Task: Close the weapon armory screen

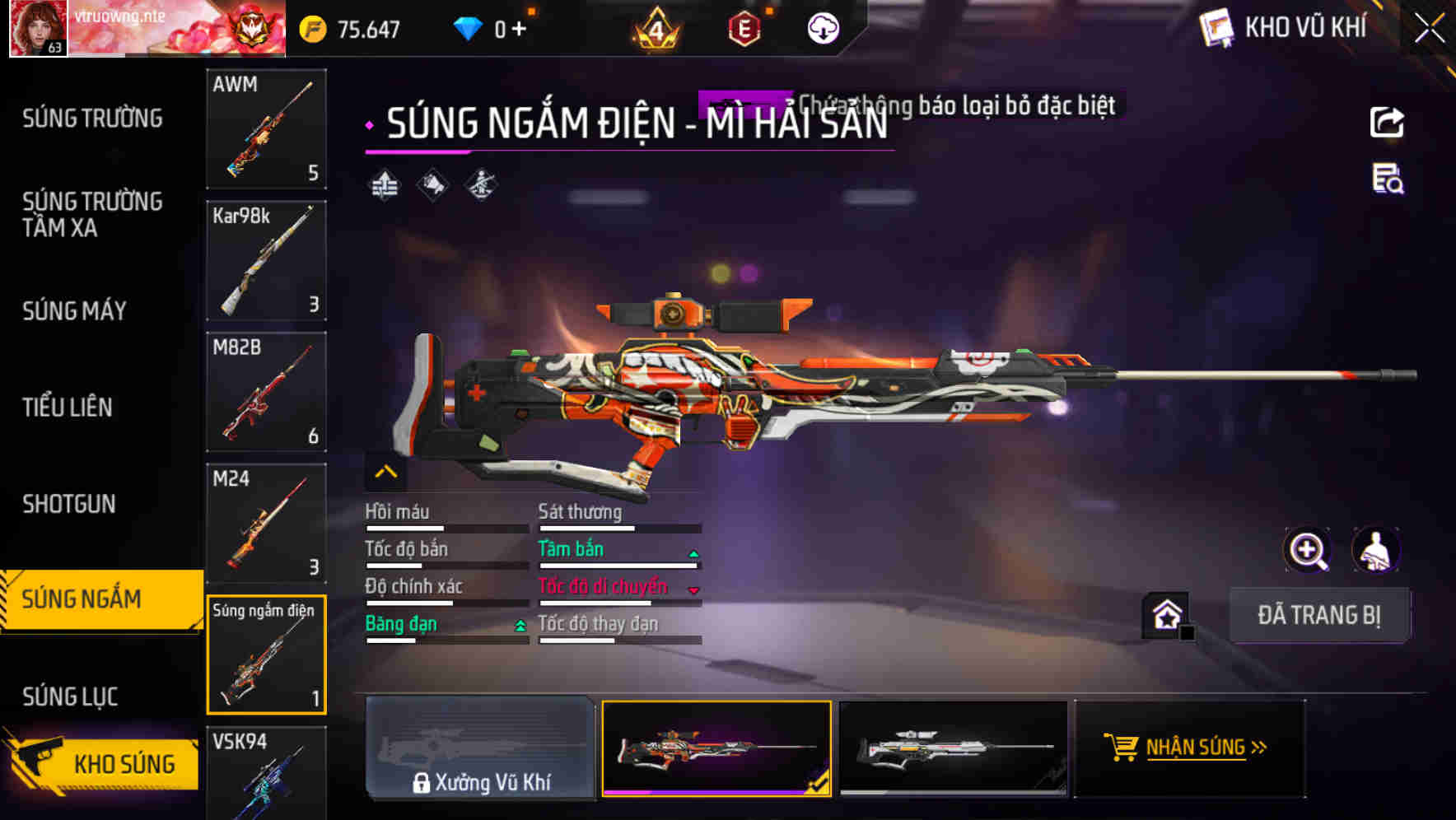Action: click(1430, 29)
